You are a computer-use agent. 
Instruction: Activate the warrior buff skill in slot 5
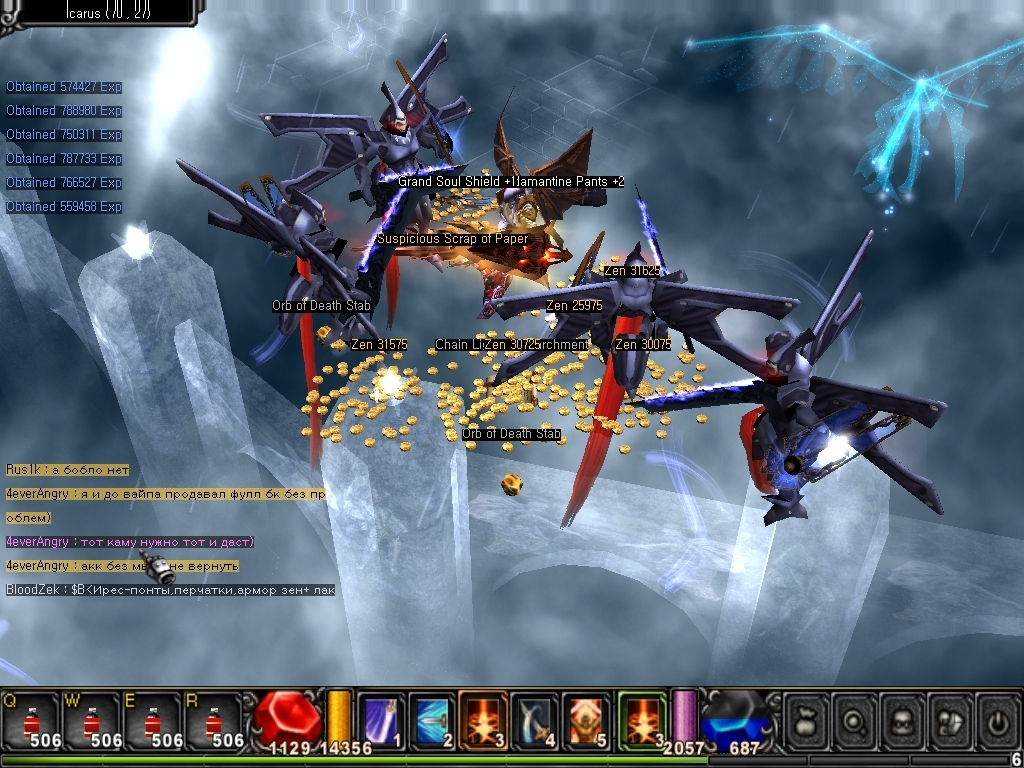pos(587,719)
